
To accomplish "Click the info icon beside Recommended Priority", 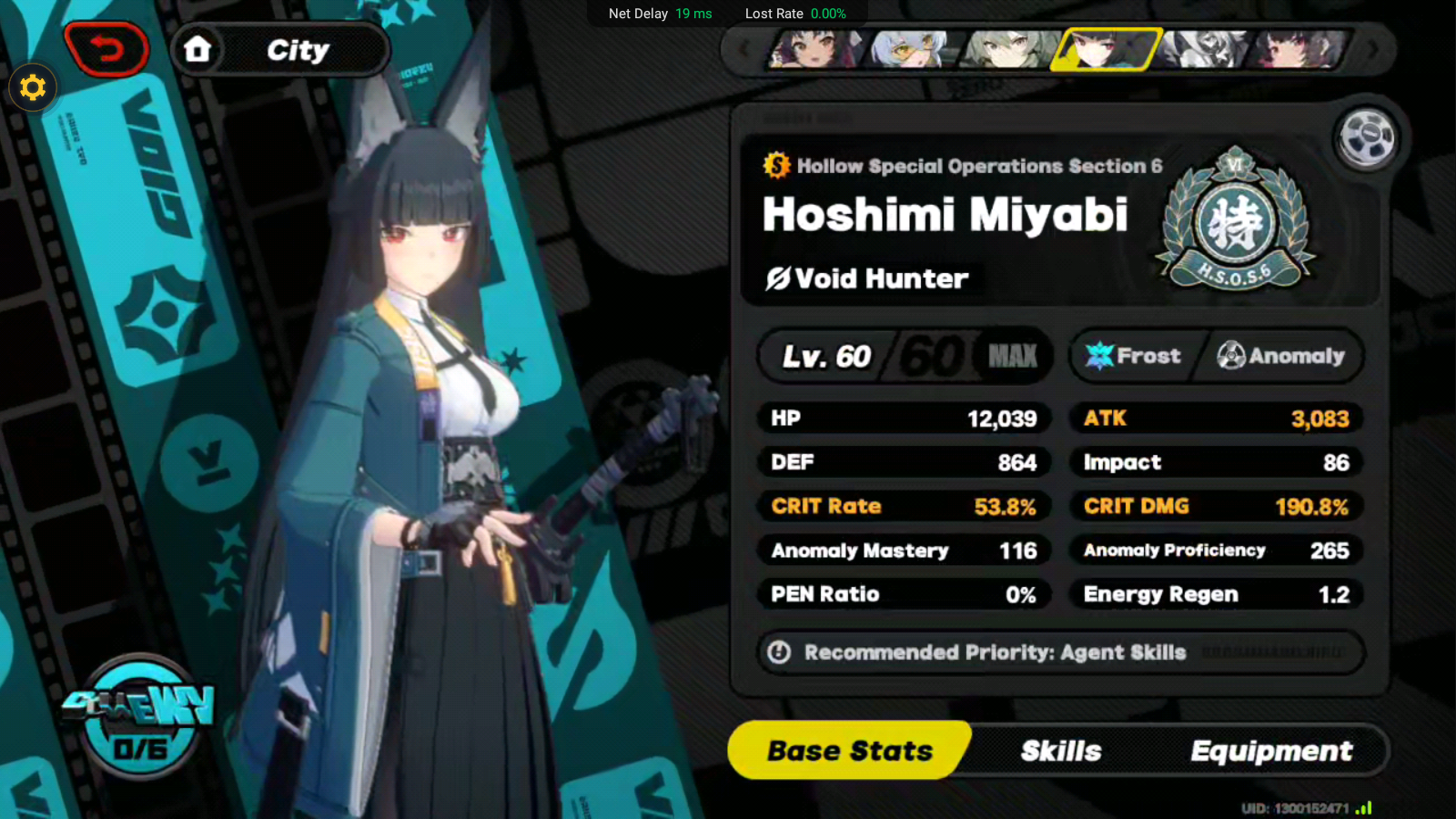I will tap(778, 652).
